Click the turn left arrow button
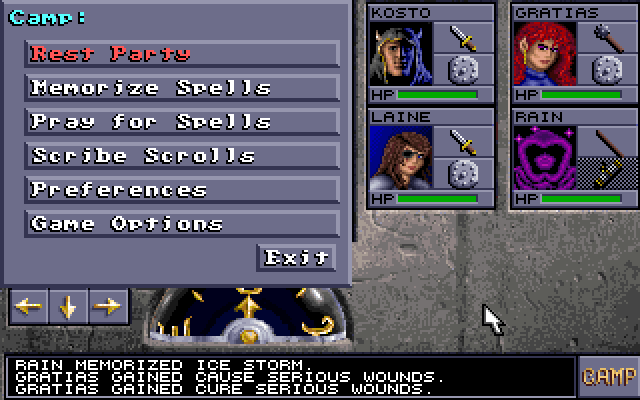The width and height of the screenshot is (640, 400). tap(28, 307)
